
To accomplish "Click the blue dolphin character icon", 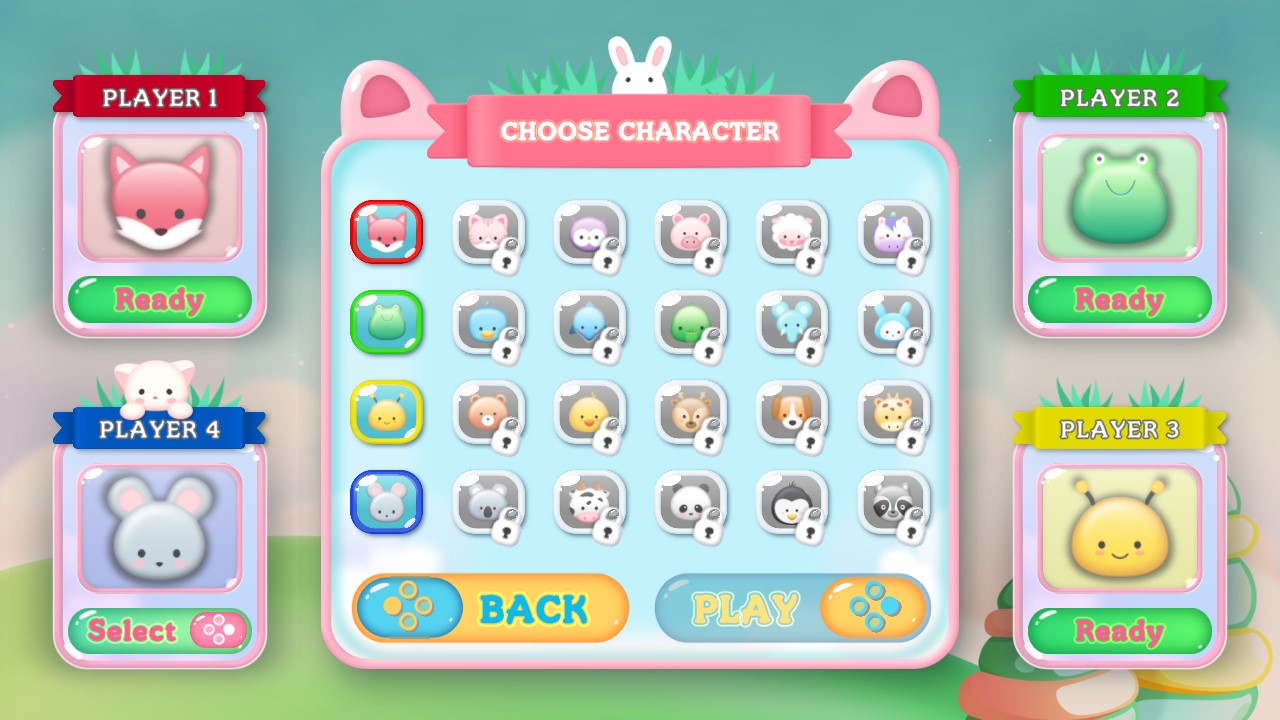I will [x=589, y=322].
